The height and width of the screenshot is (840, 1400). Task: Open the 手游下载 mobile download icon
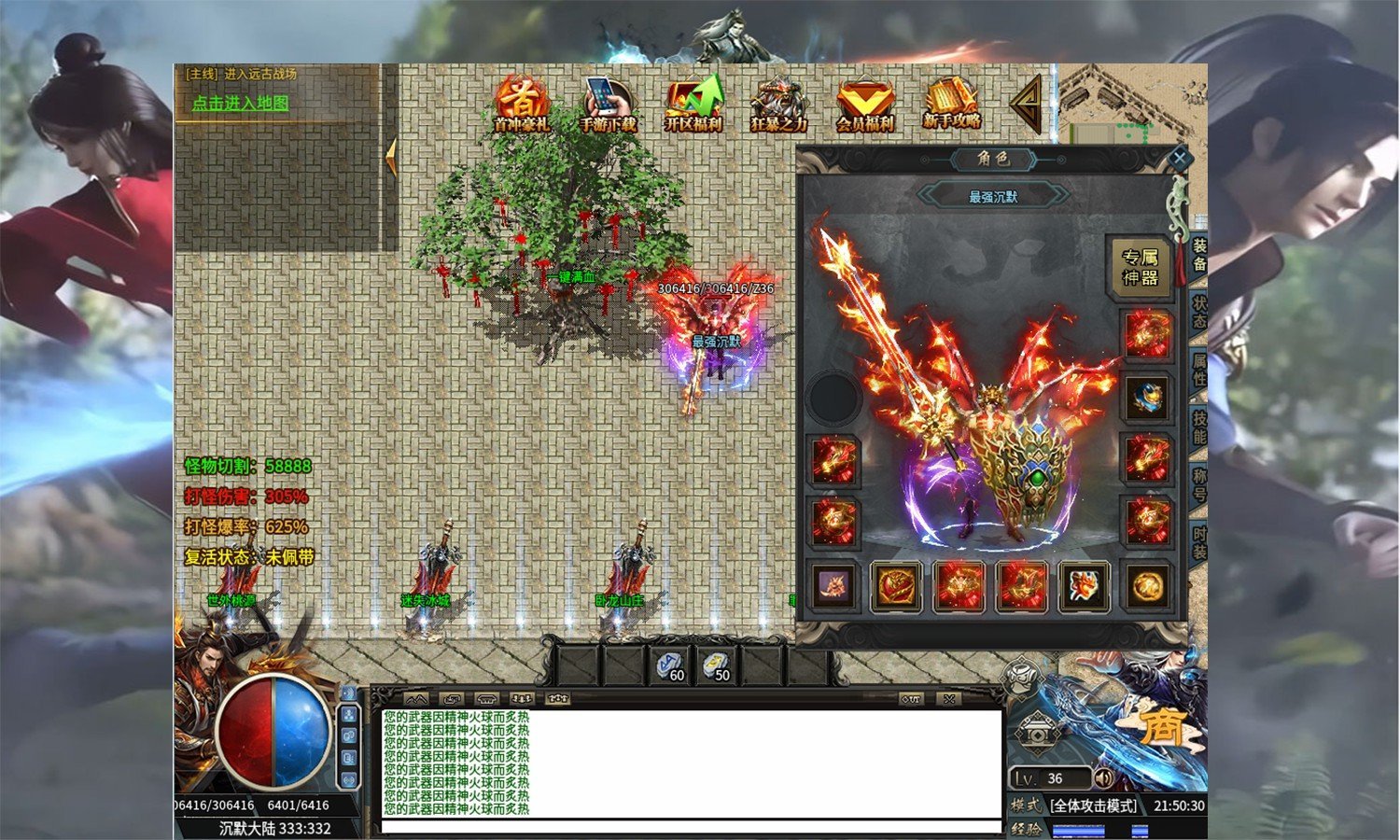608,104
